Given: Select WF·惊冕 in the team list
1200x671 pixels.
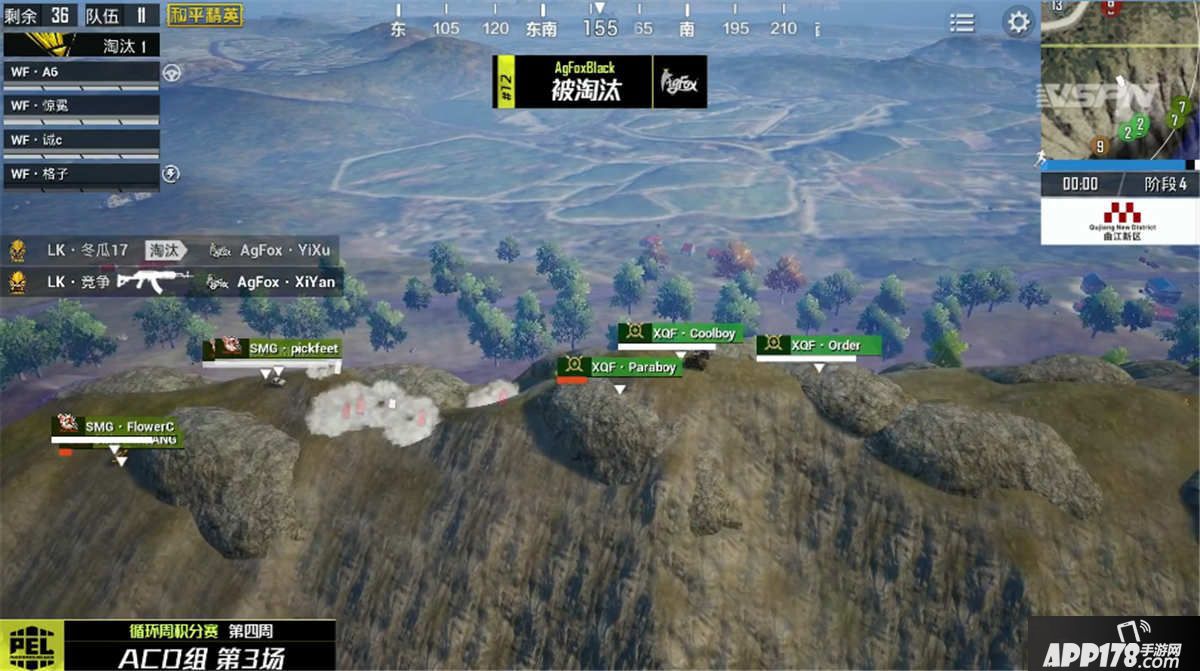Looking at the screenshot, I should tap(82, 105).
